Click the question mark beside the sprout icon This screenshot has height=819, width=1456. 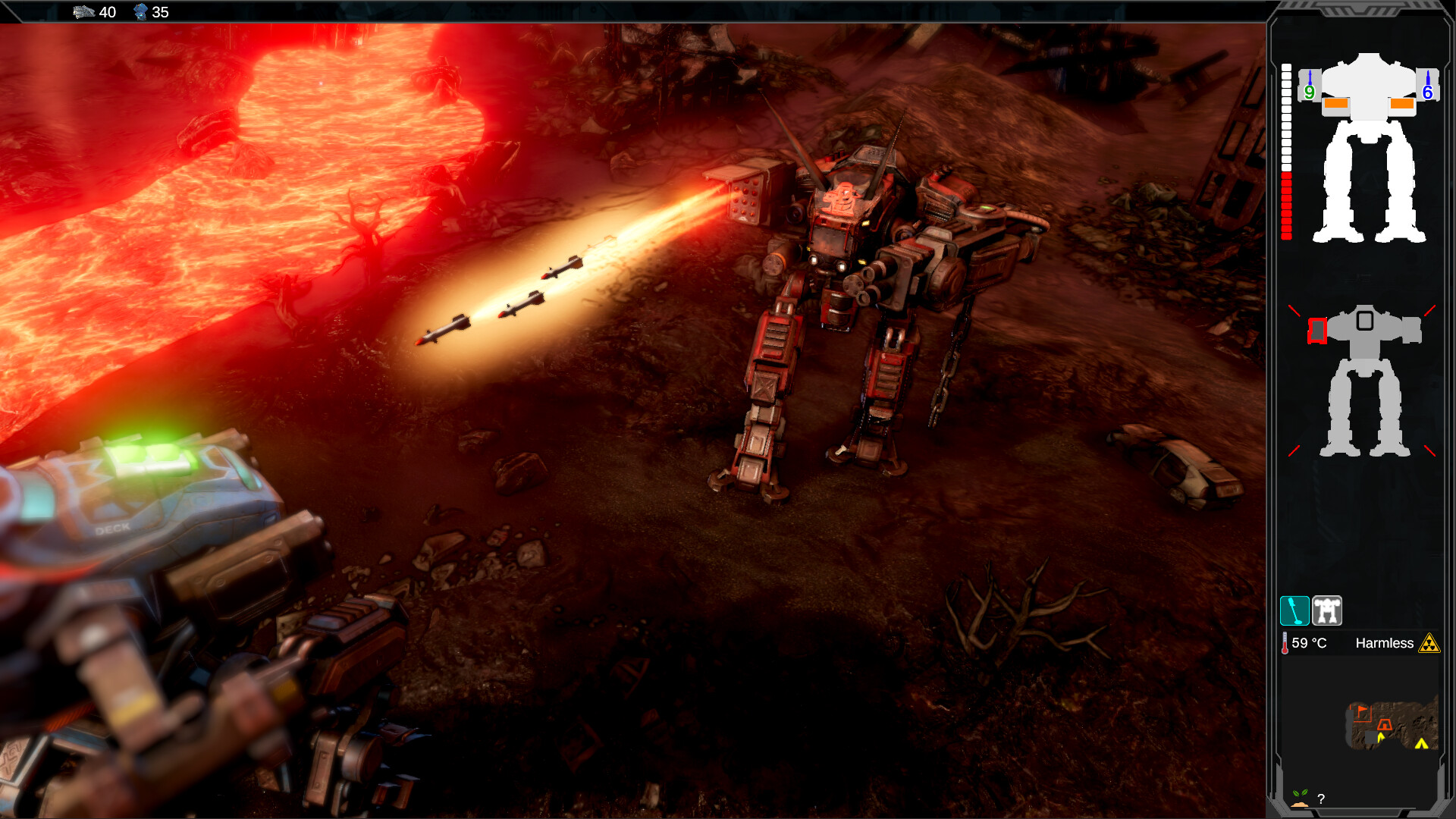coord(1321,799)
